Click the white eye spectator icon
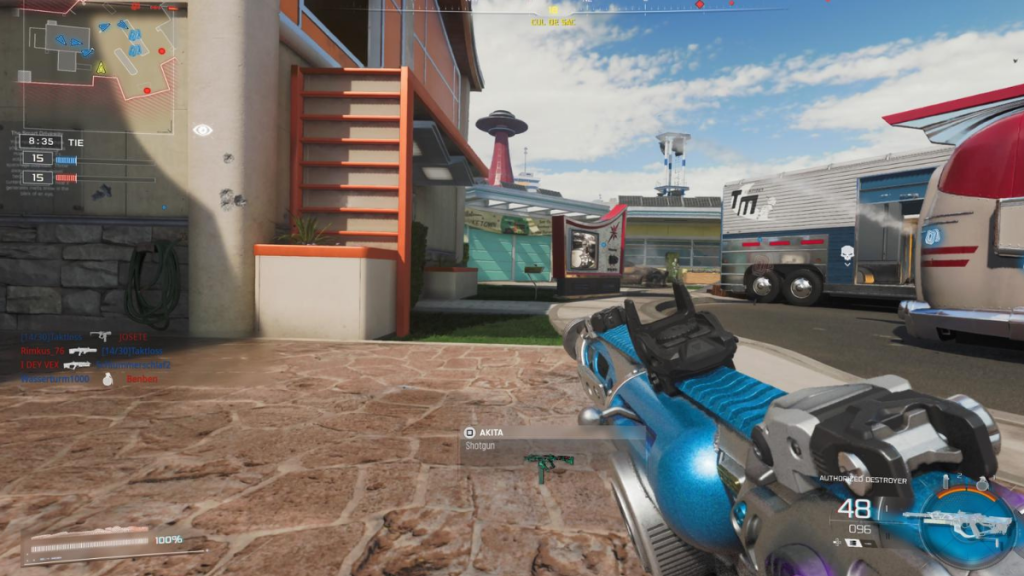This screenshot has height=576, width=1024. coord(203,130)
